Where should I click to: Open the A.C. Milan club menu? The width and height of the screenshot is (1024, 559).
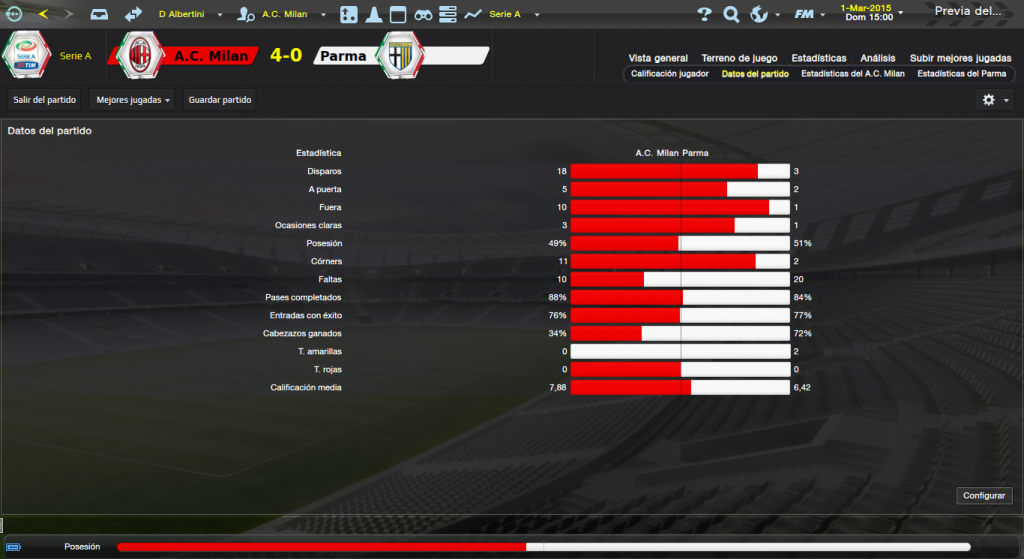coord(286,15)
